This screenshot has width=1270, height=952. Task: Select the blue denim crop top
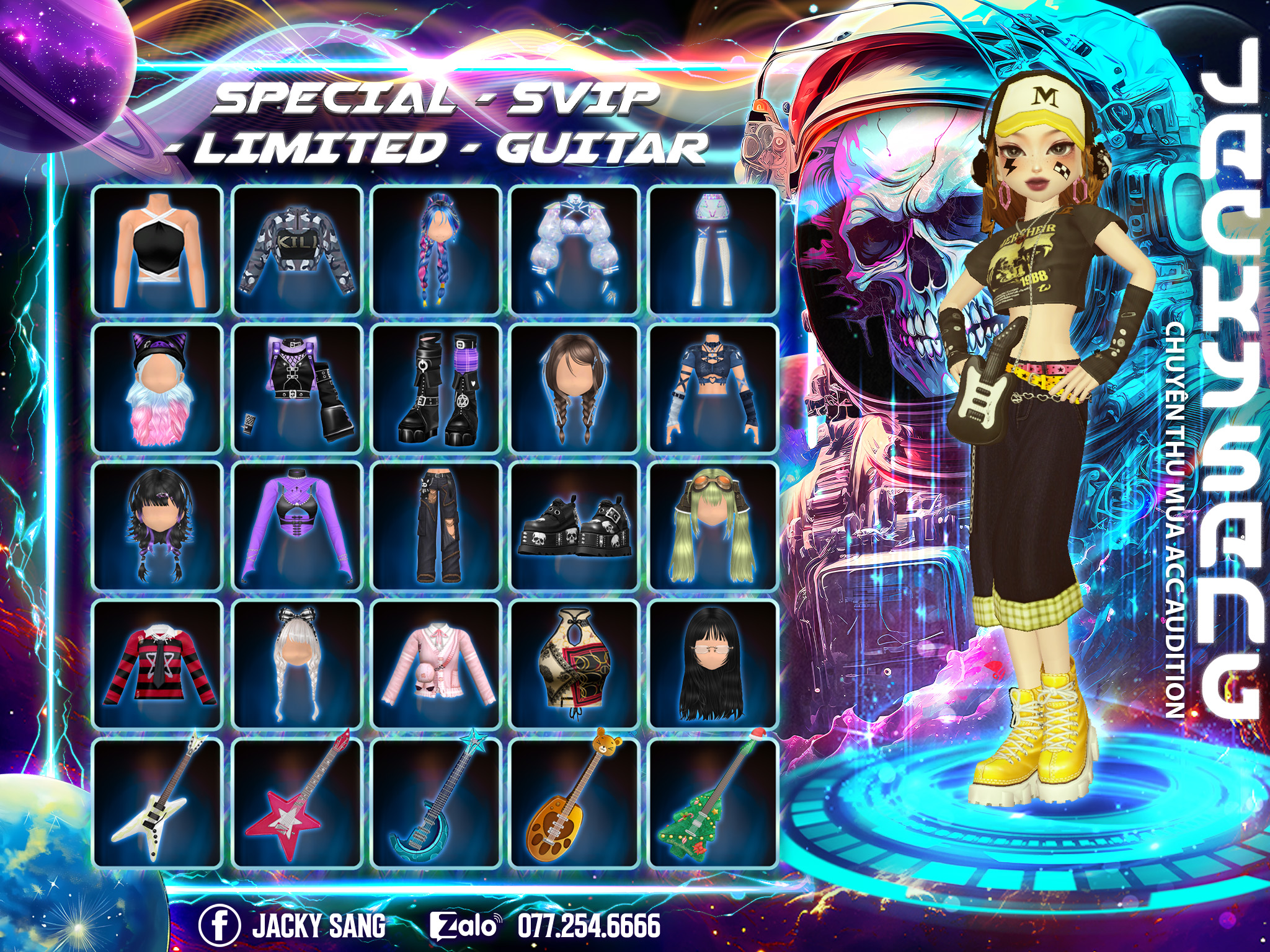click(713, 388)
